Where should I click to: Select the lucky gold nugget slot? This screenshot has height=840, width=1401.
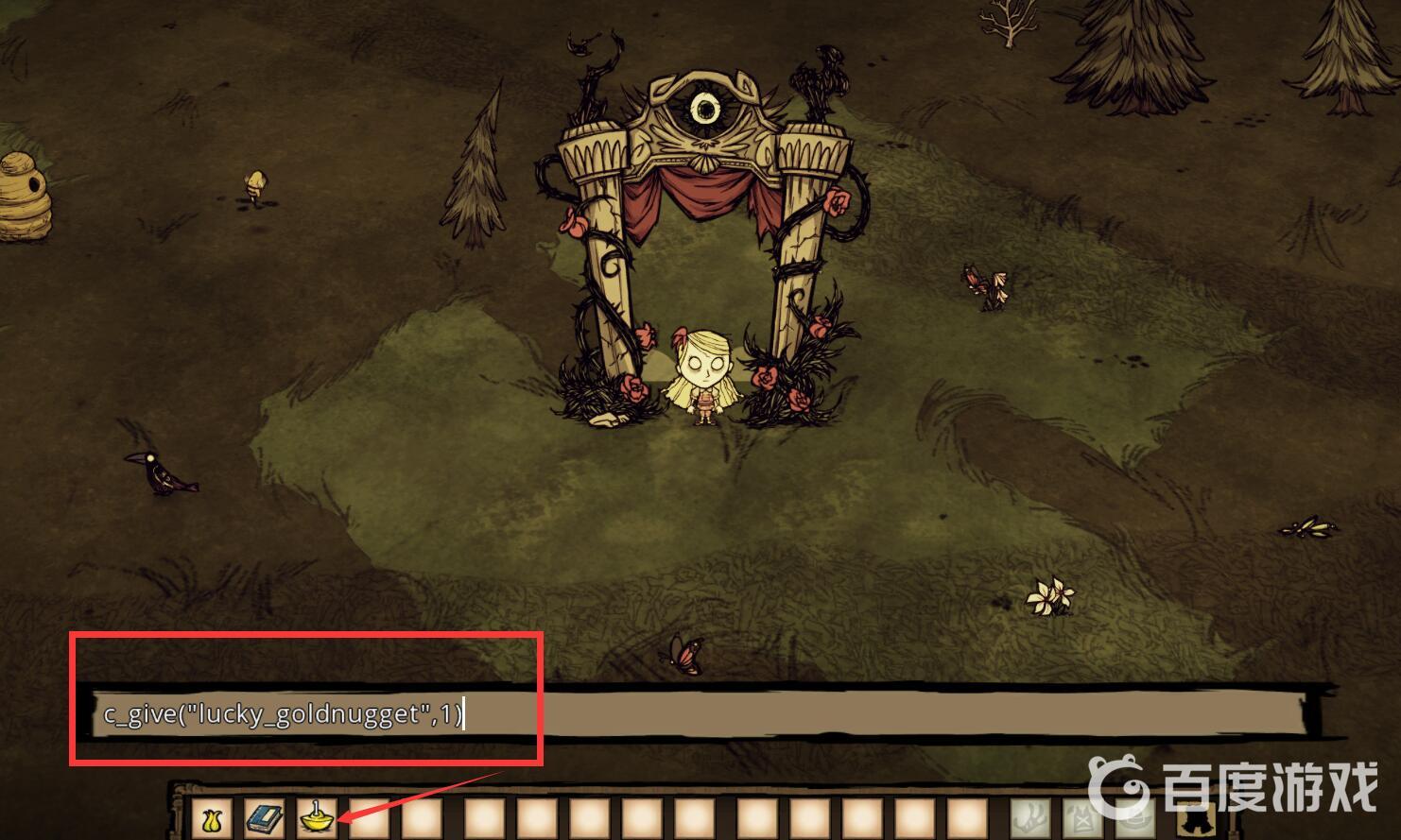(x=316, y=818)
